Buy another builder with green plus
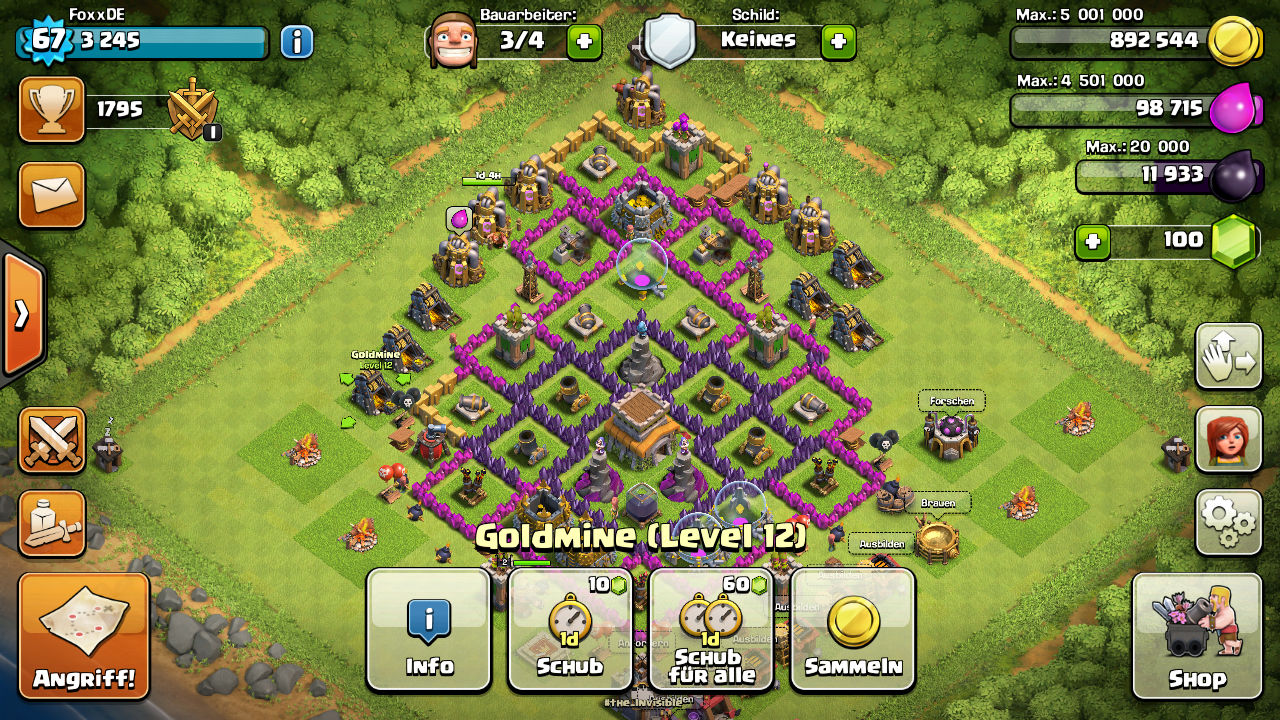 click(584, 41)
